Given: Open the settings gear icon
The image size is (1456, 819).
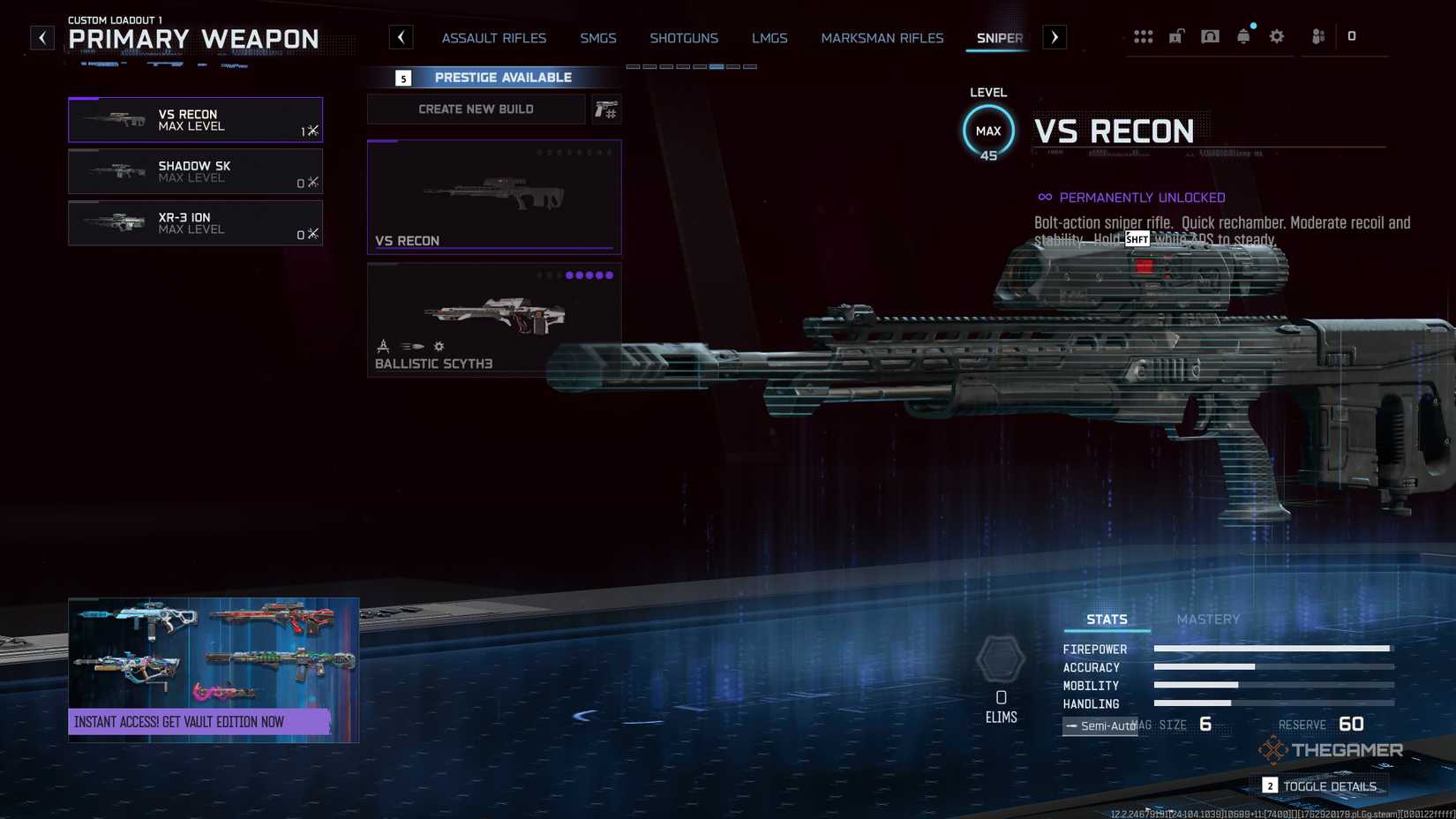Looking at the screenshot, I should pos(1276,36).
